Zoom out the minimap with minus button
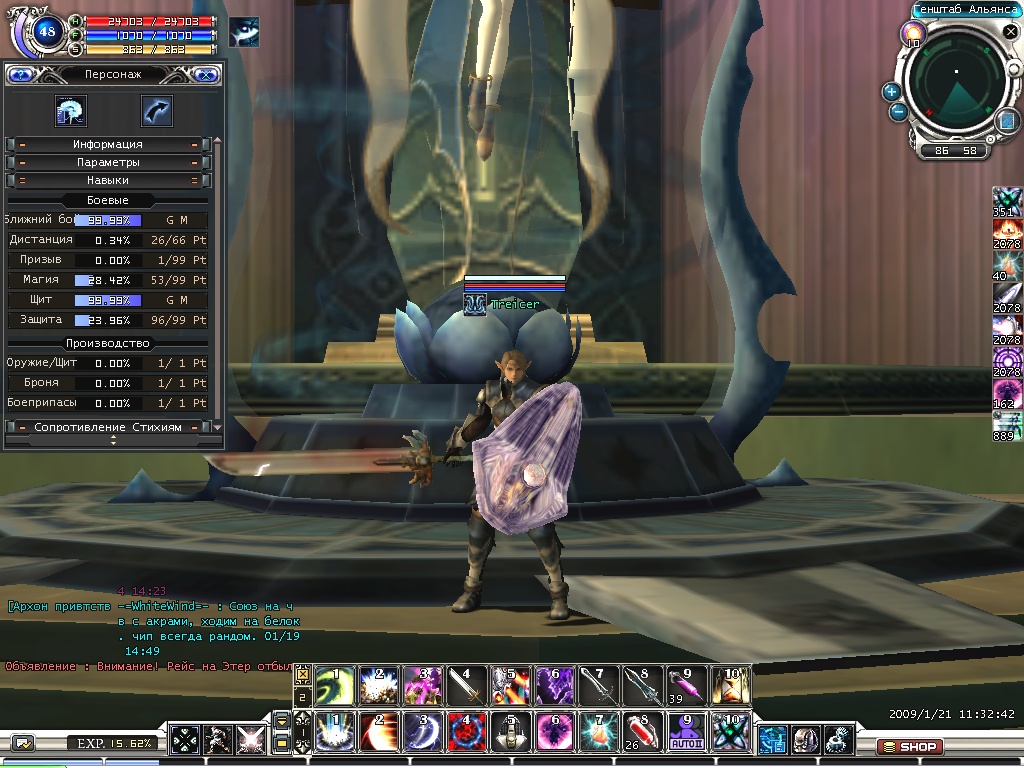 (898, 112)
